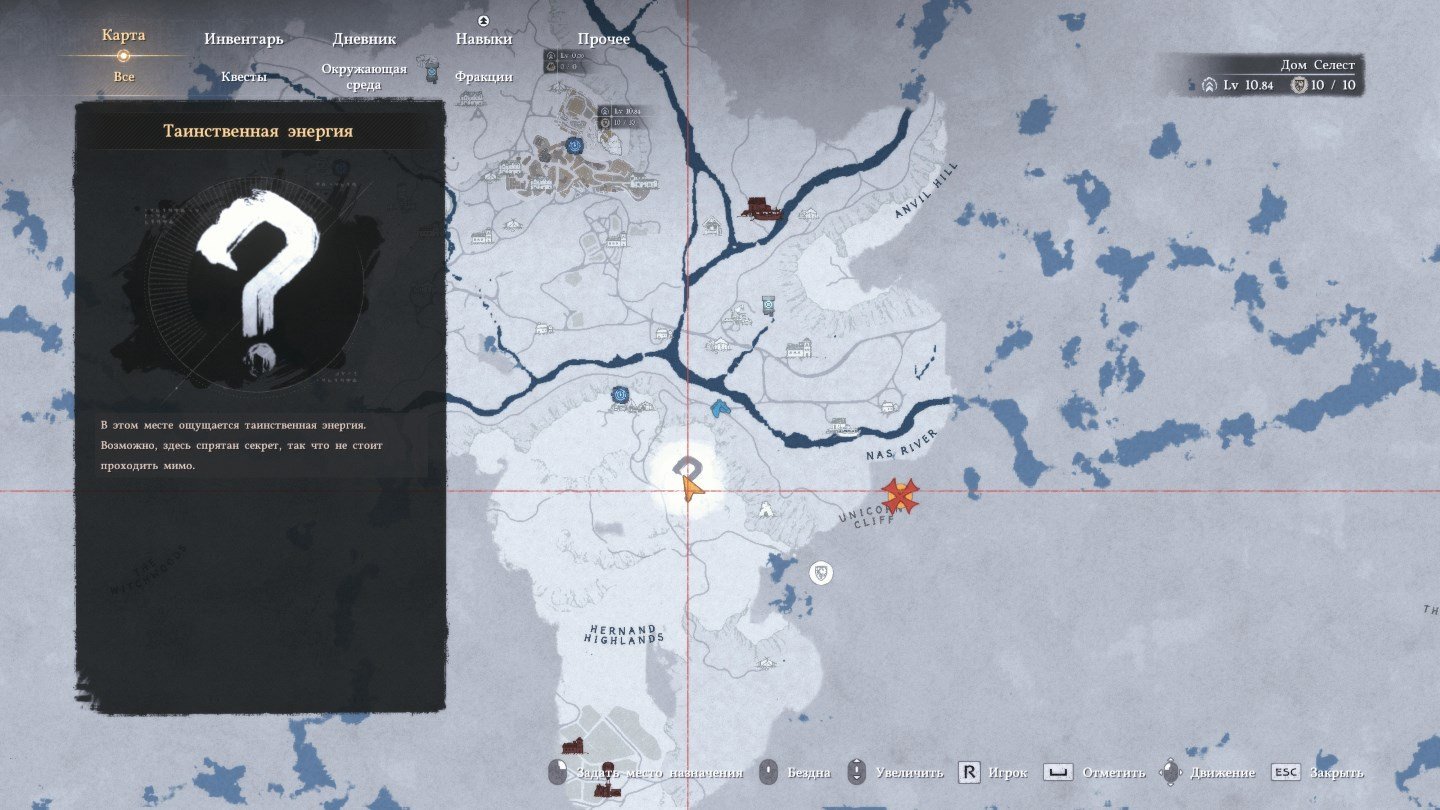Select the Все map filter
The width and height of the screenshot is (1440, 810).
124,77
